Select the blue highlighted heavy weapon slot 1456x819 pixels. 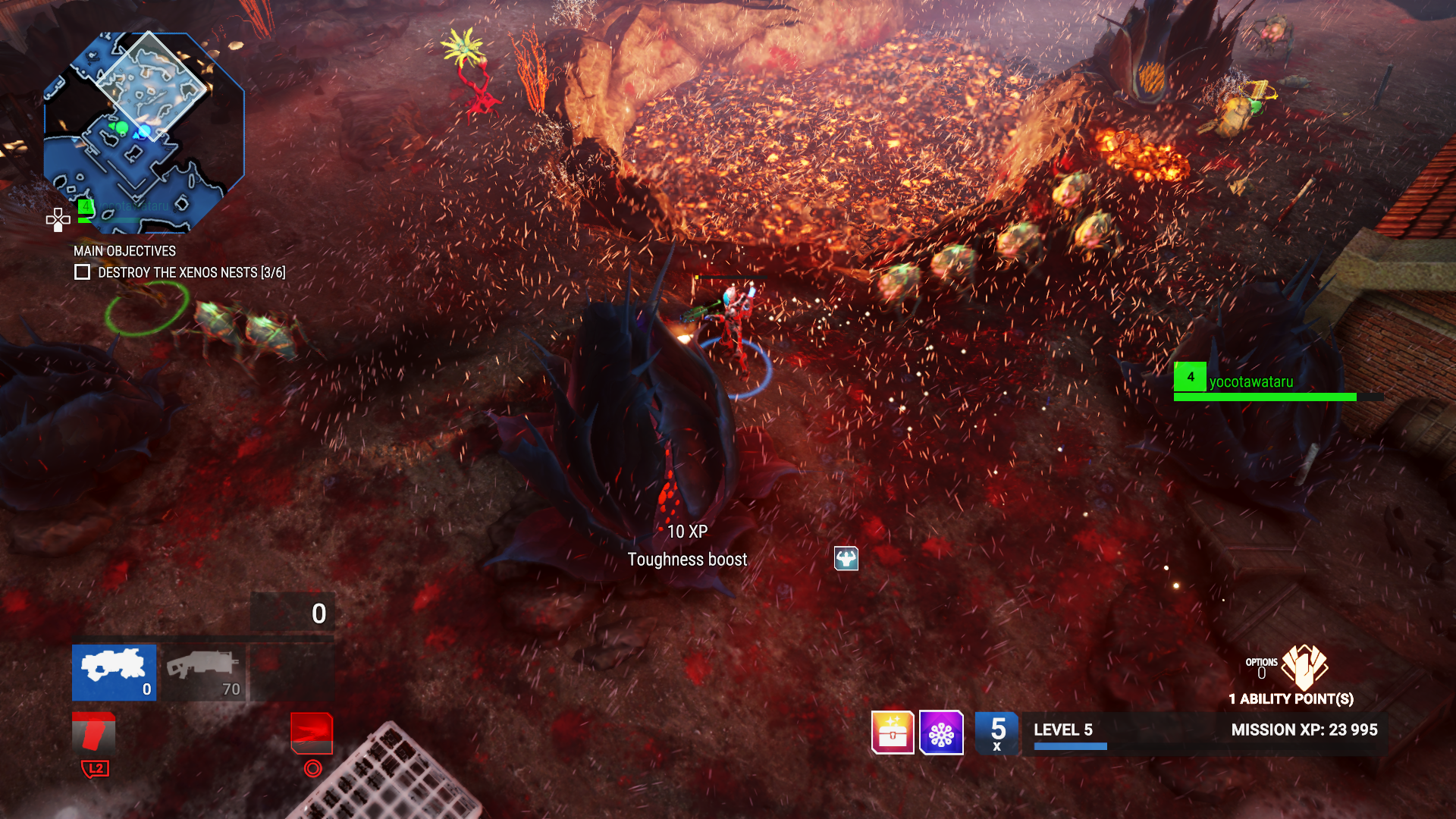click(x=114, y=673)
